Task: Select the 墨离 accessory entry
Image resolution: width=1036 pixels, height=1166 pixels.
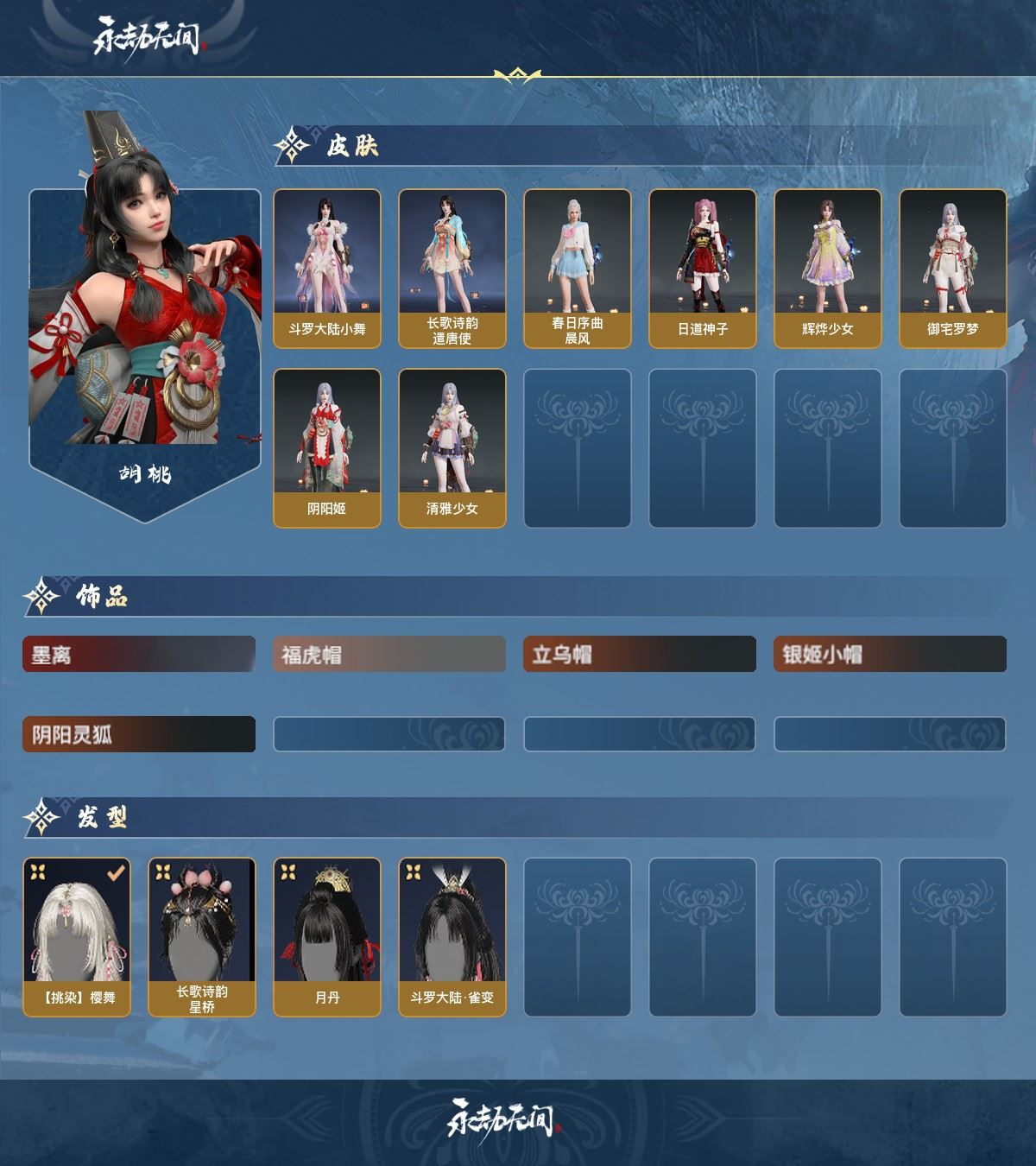Action: tap(139, 655)
